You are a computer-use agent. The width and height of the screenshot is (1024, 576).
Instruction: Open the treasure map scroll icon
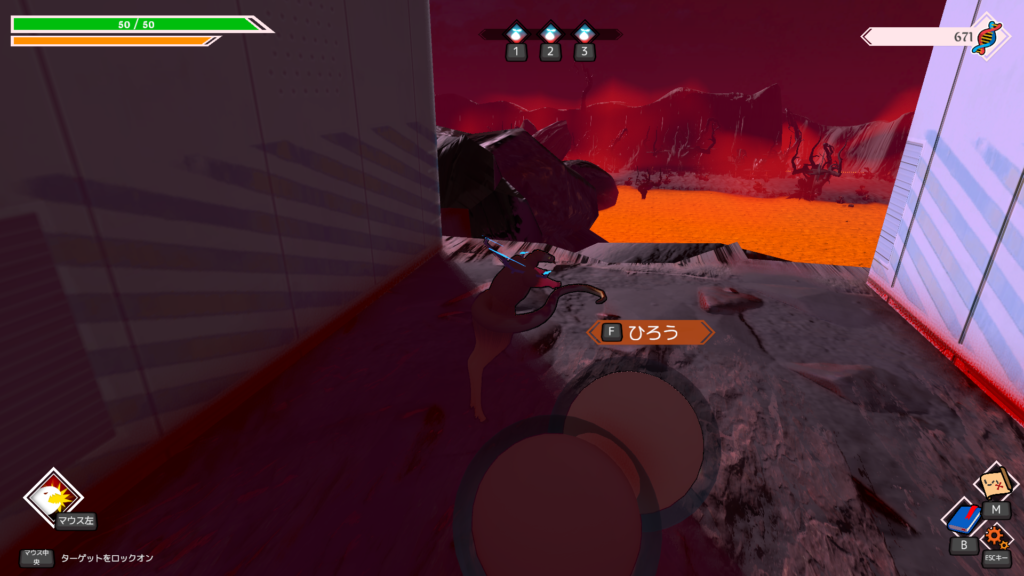coord(994,485)
